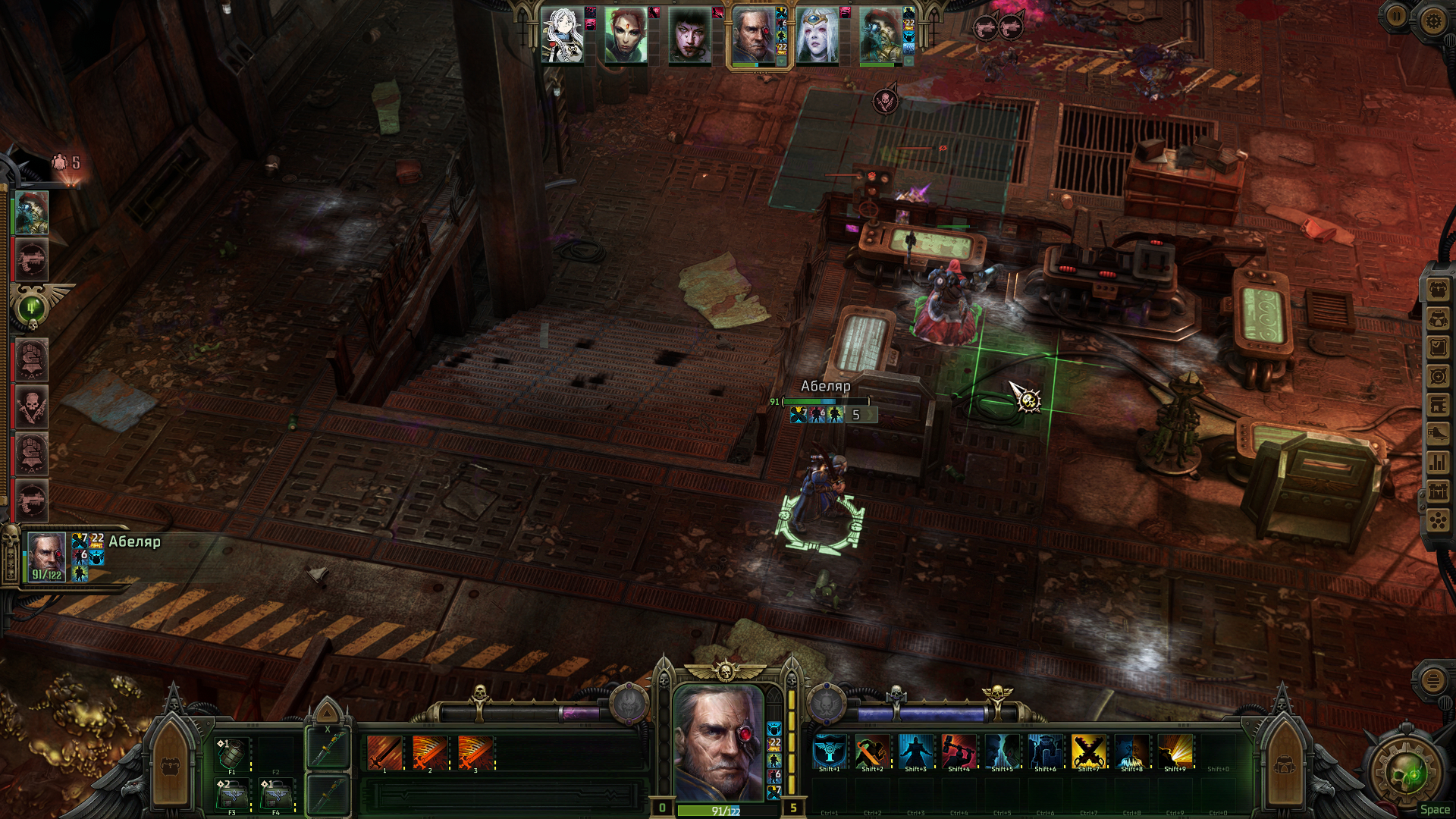Use the frag grenade in slot F1
This screenshot has width=1456, height=819.
click(232, 754)
